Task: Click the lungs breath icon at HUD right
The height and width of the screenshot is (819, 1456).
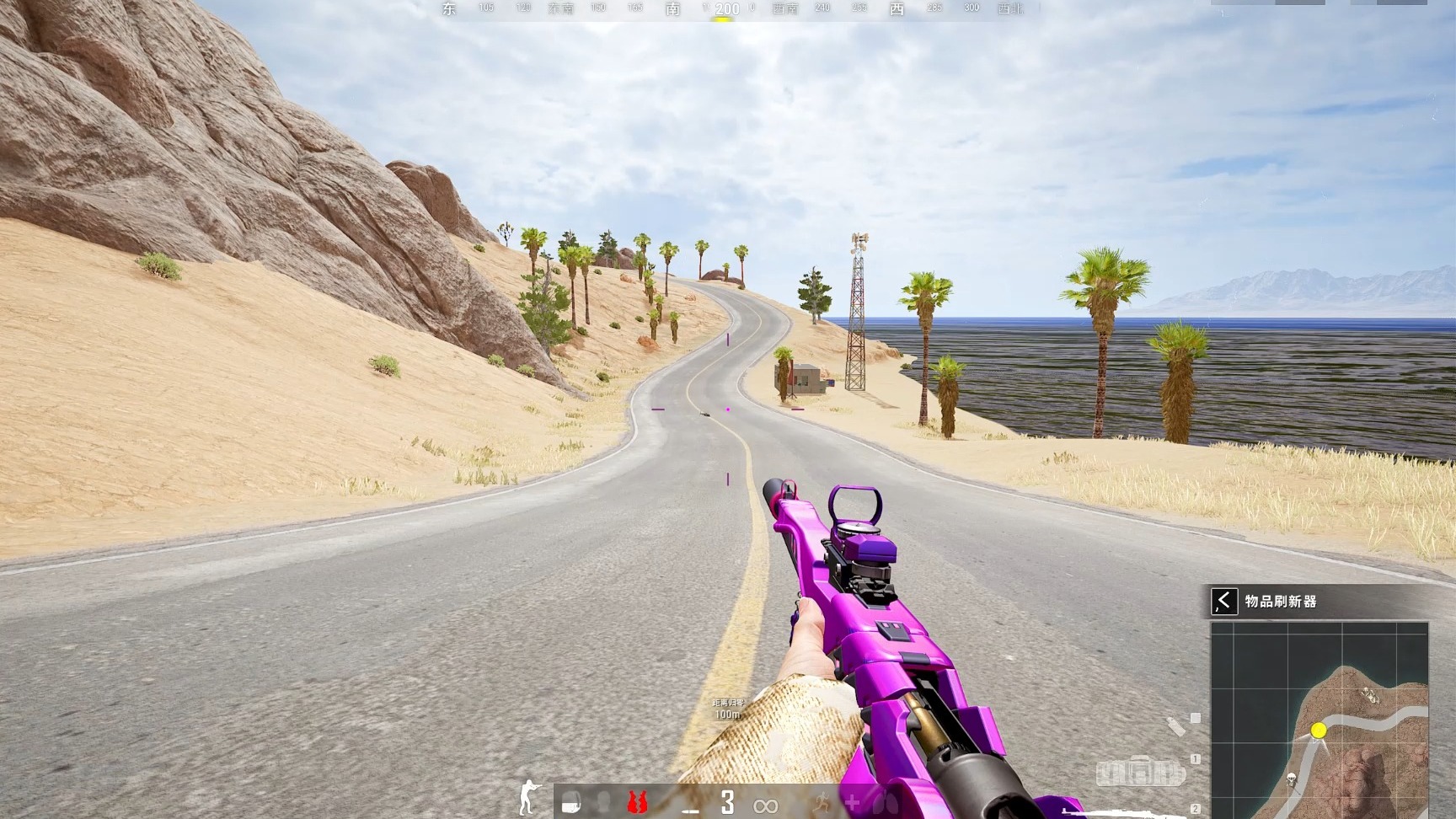Action: [886, 803]
